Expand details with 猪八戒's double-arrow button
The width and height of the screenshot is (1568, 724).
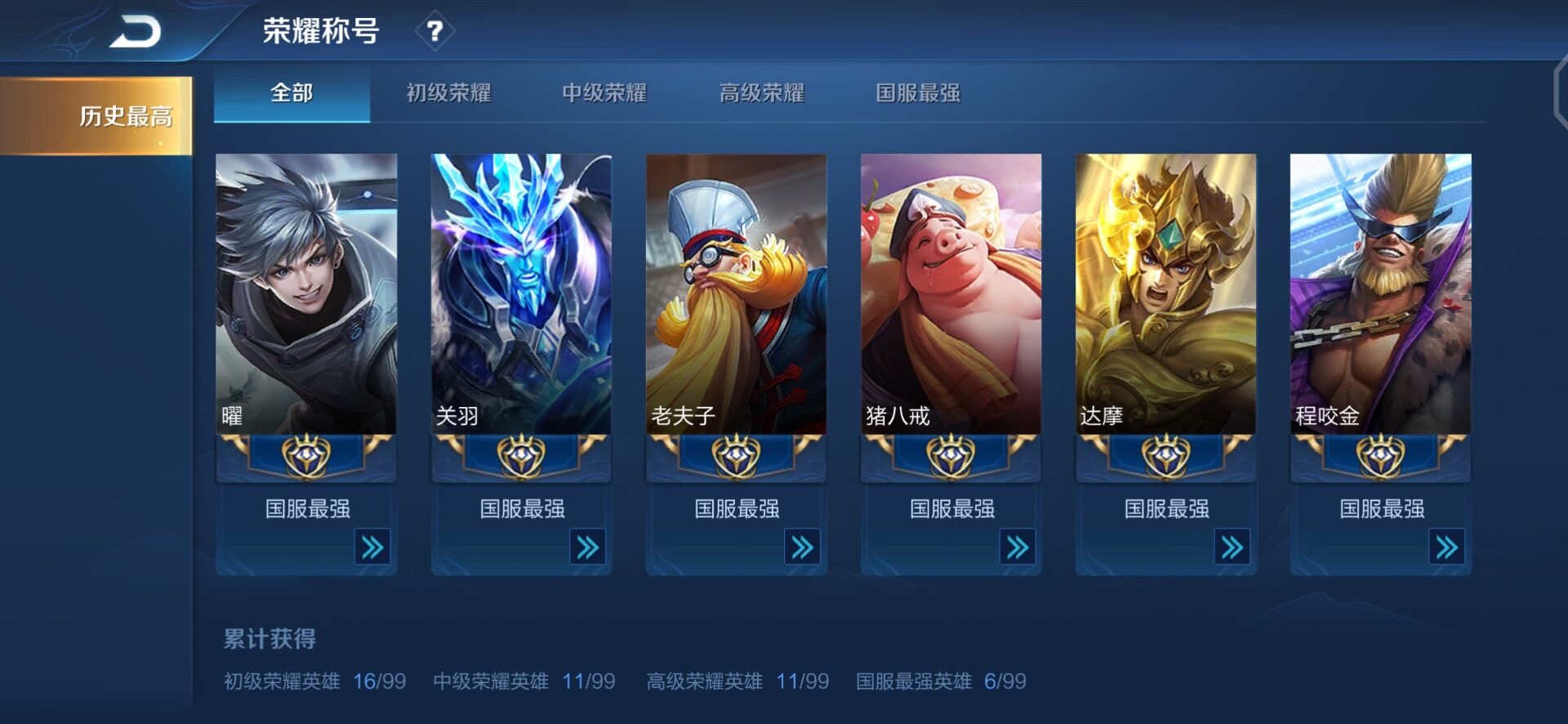point(1017,547)
